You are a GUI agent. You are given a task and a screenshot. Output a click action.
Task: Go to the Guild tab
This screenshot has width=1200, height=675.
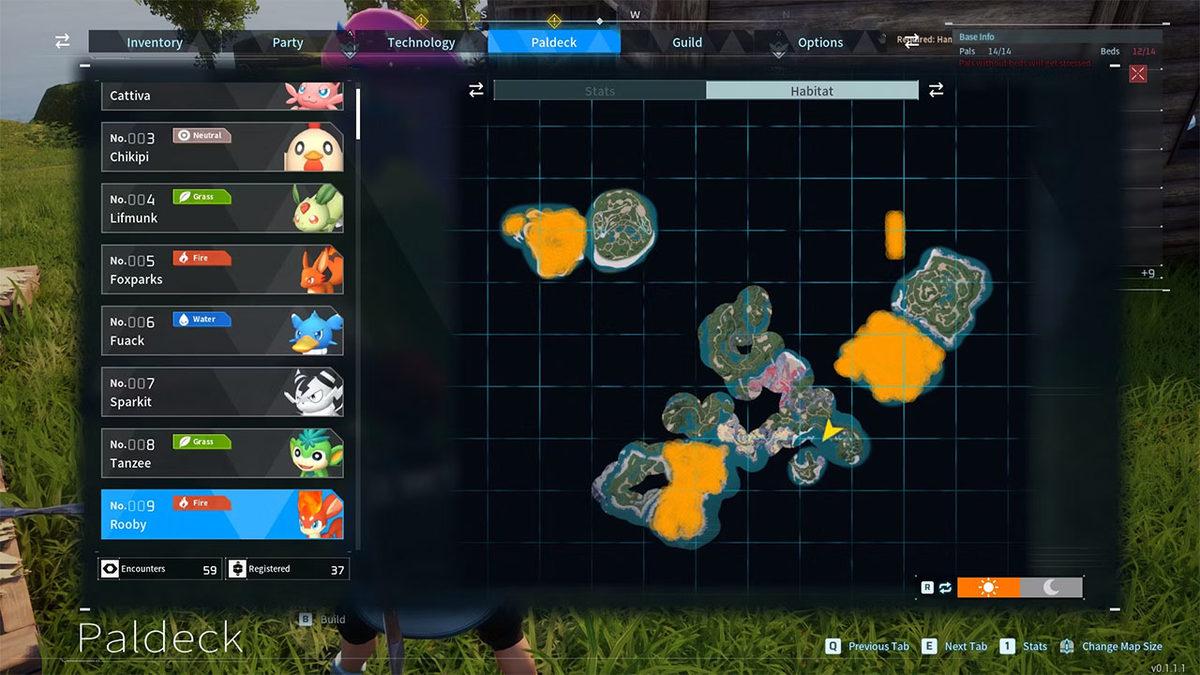pyautogui.click(x=687, y=42)
